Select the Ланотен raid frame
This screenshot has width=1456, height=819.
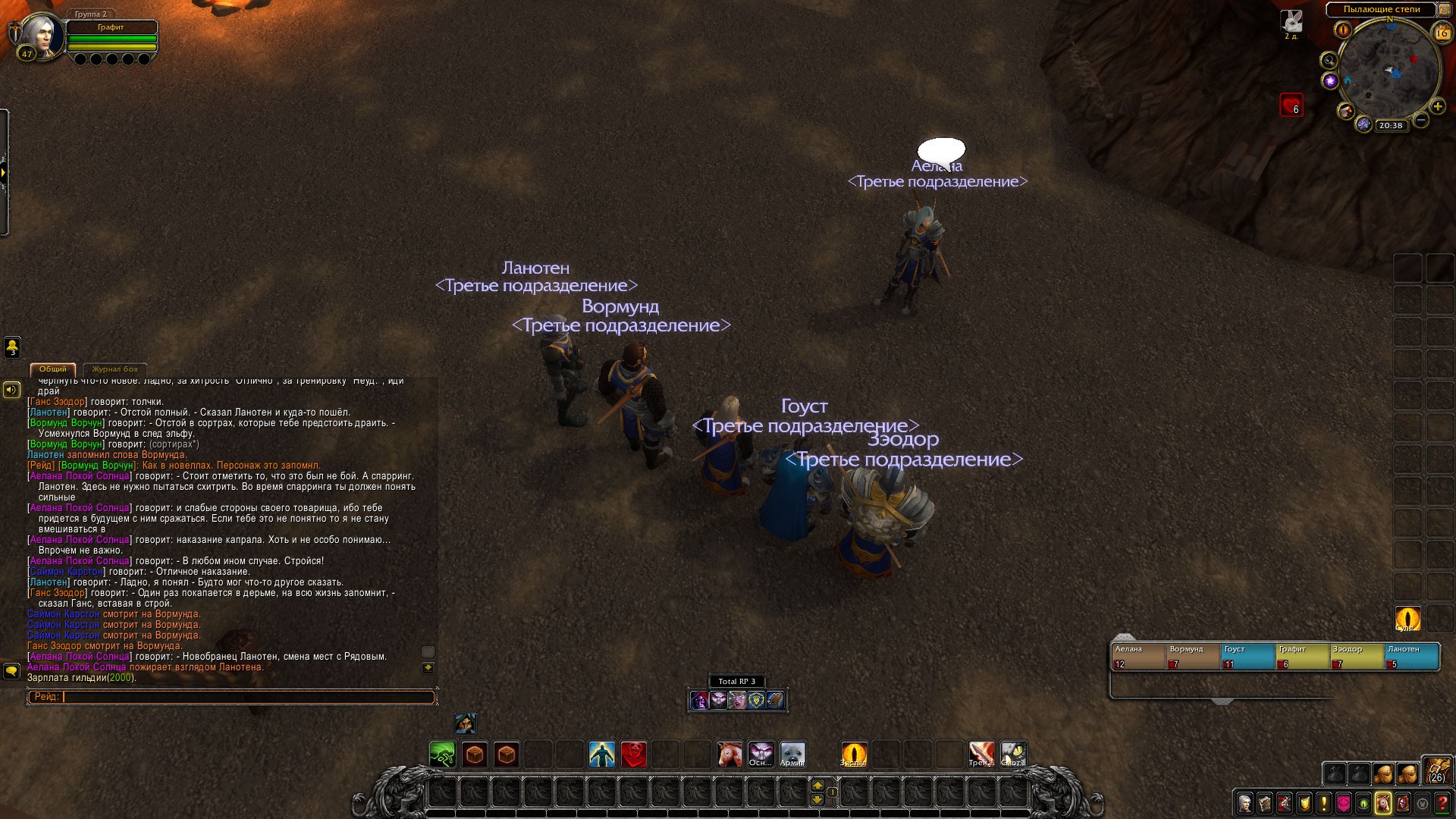[x=1411, y=657]
